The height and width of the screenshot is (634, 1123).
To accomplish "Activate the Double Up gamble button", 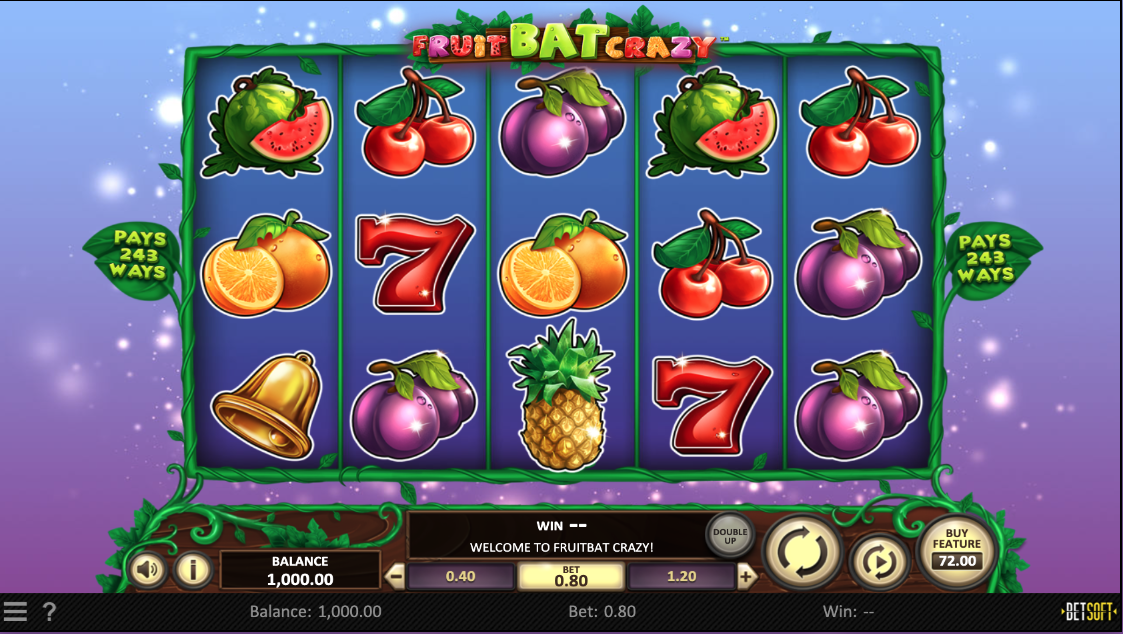I will tap(730, 535).
